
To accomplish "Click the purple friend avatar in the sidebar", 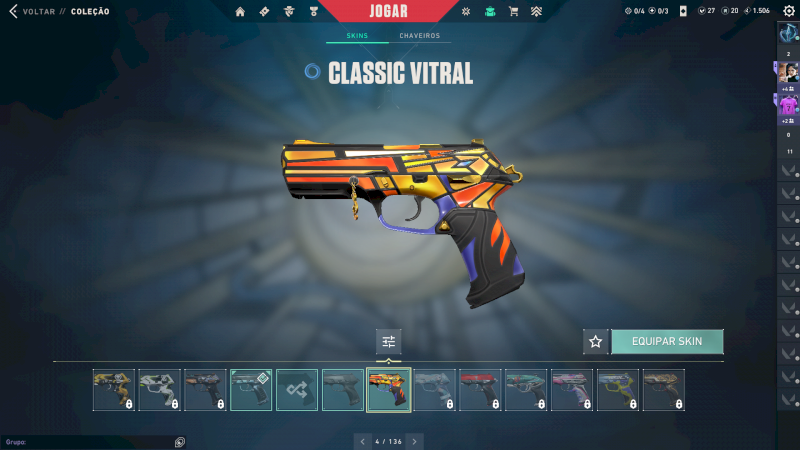I will point(788,104).
